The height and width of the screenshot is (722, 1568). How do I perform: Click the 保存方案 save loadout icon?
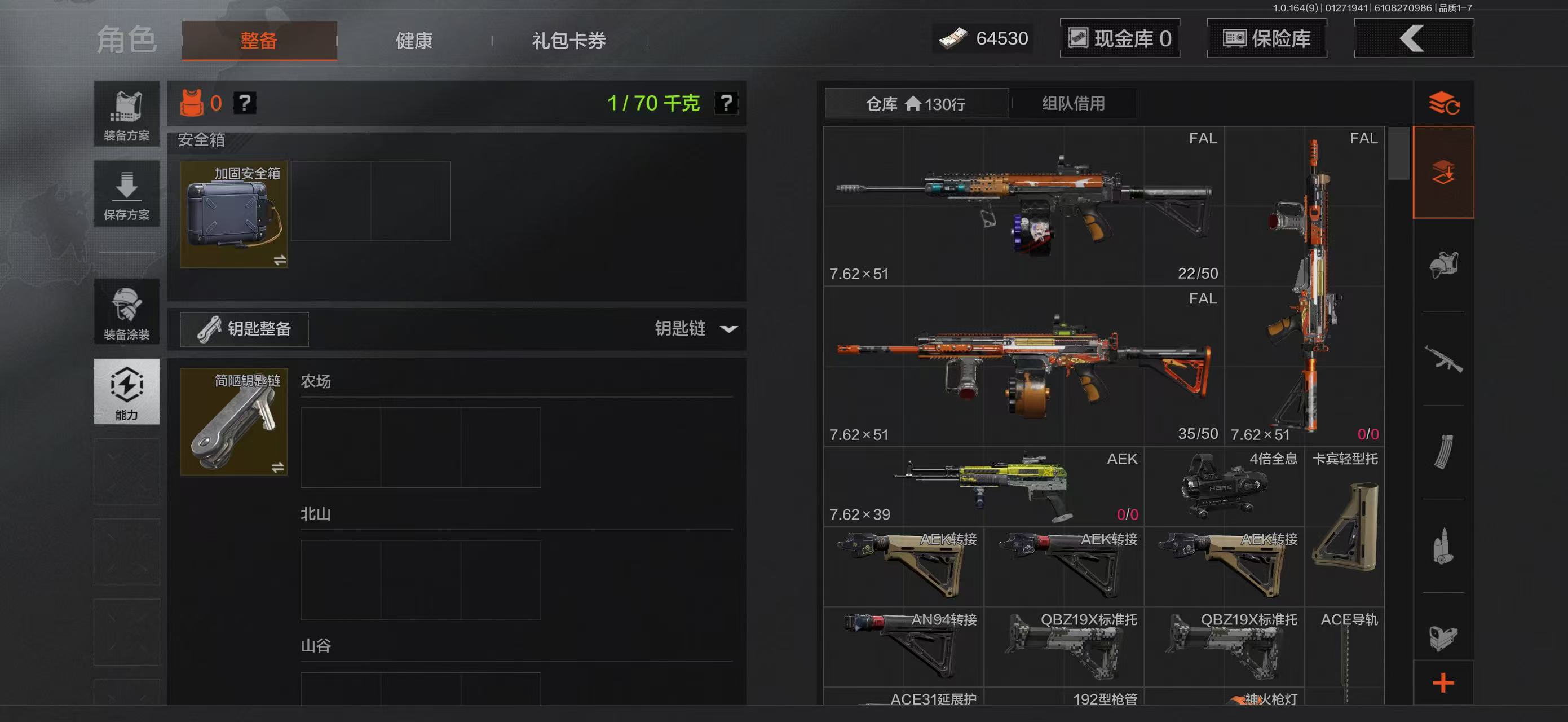click(x=126, y=193)
